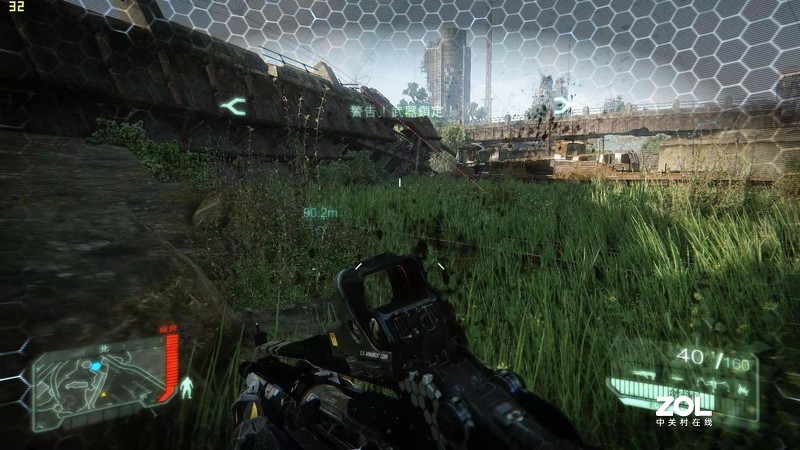Click the ZOL watermark logo
The image size is (800, 450).
[683, 407]
